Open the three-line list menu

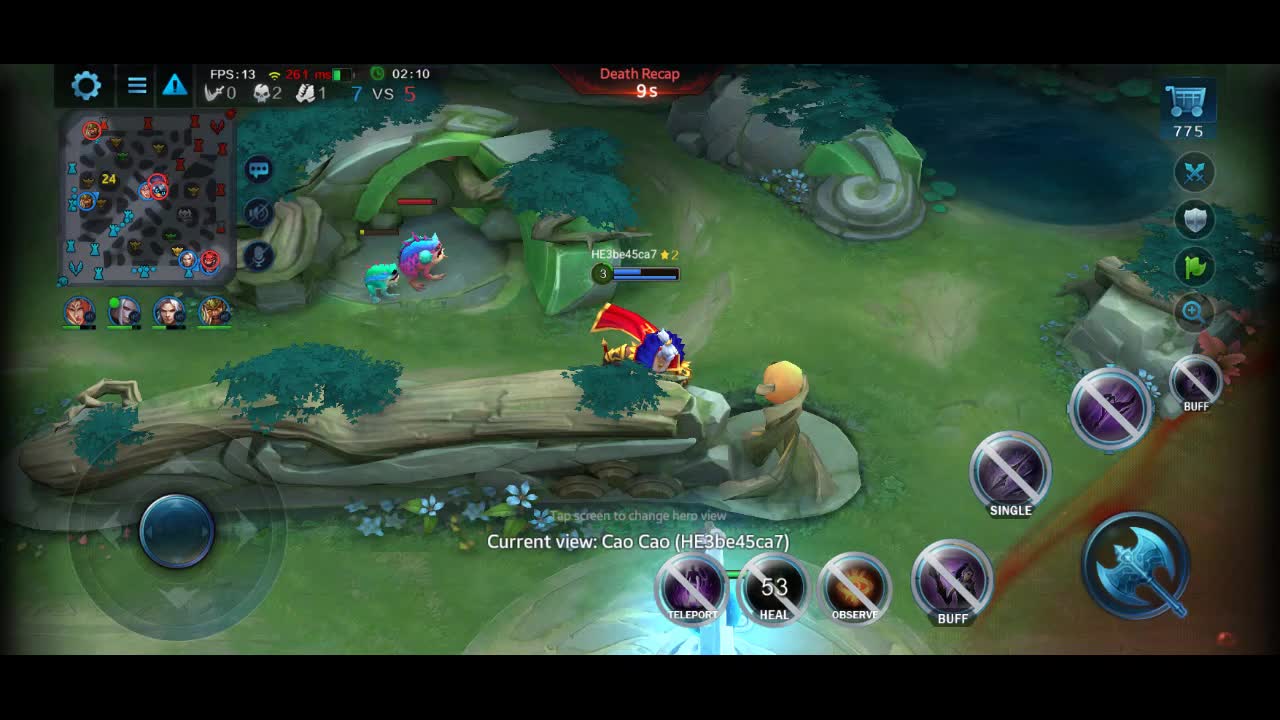[137, 85]
